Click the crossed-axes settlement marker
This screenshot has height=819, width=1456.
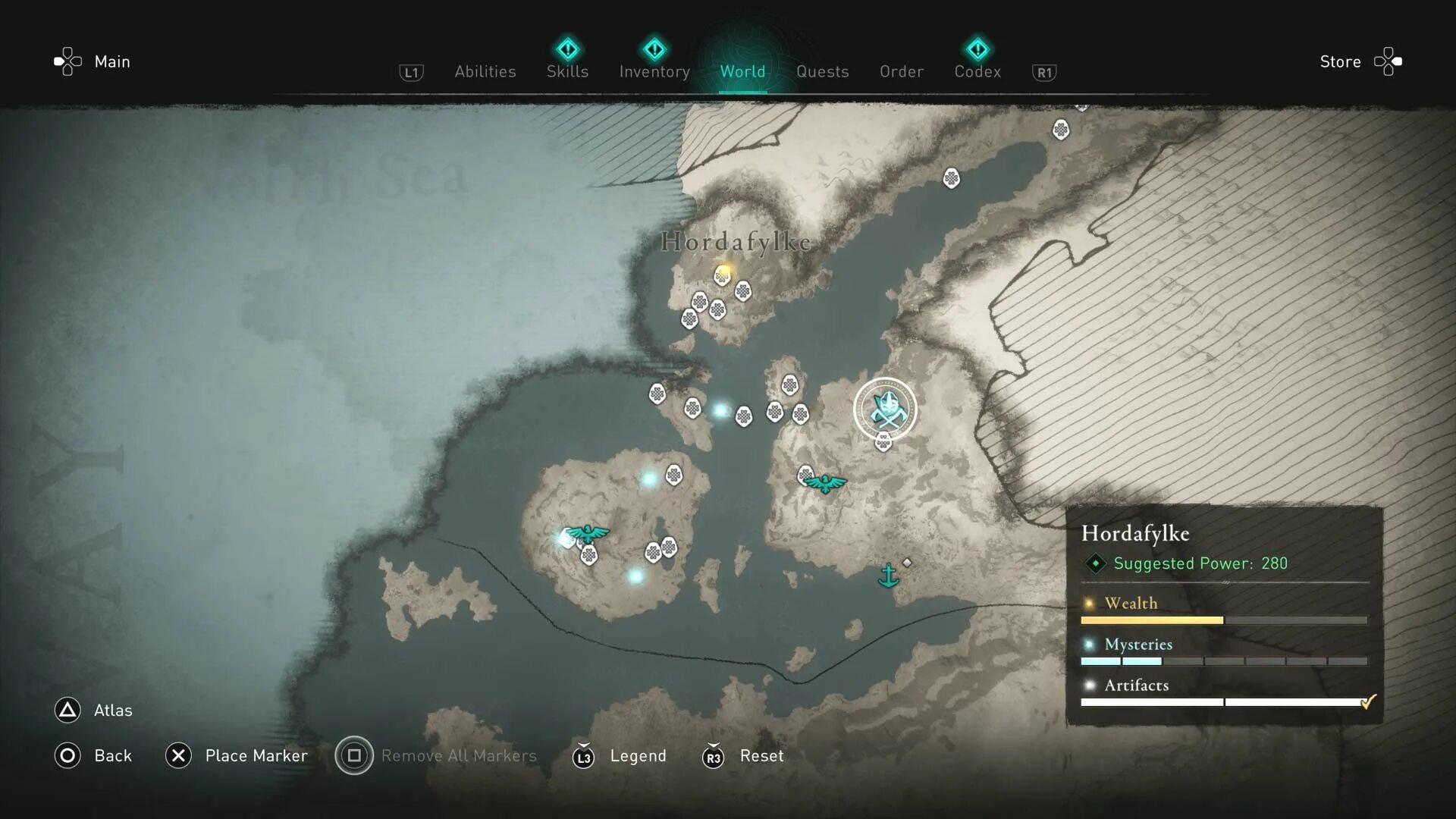click(885, 409)
